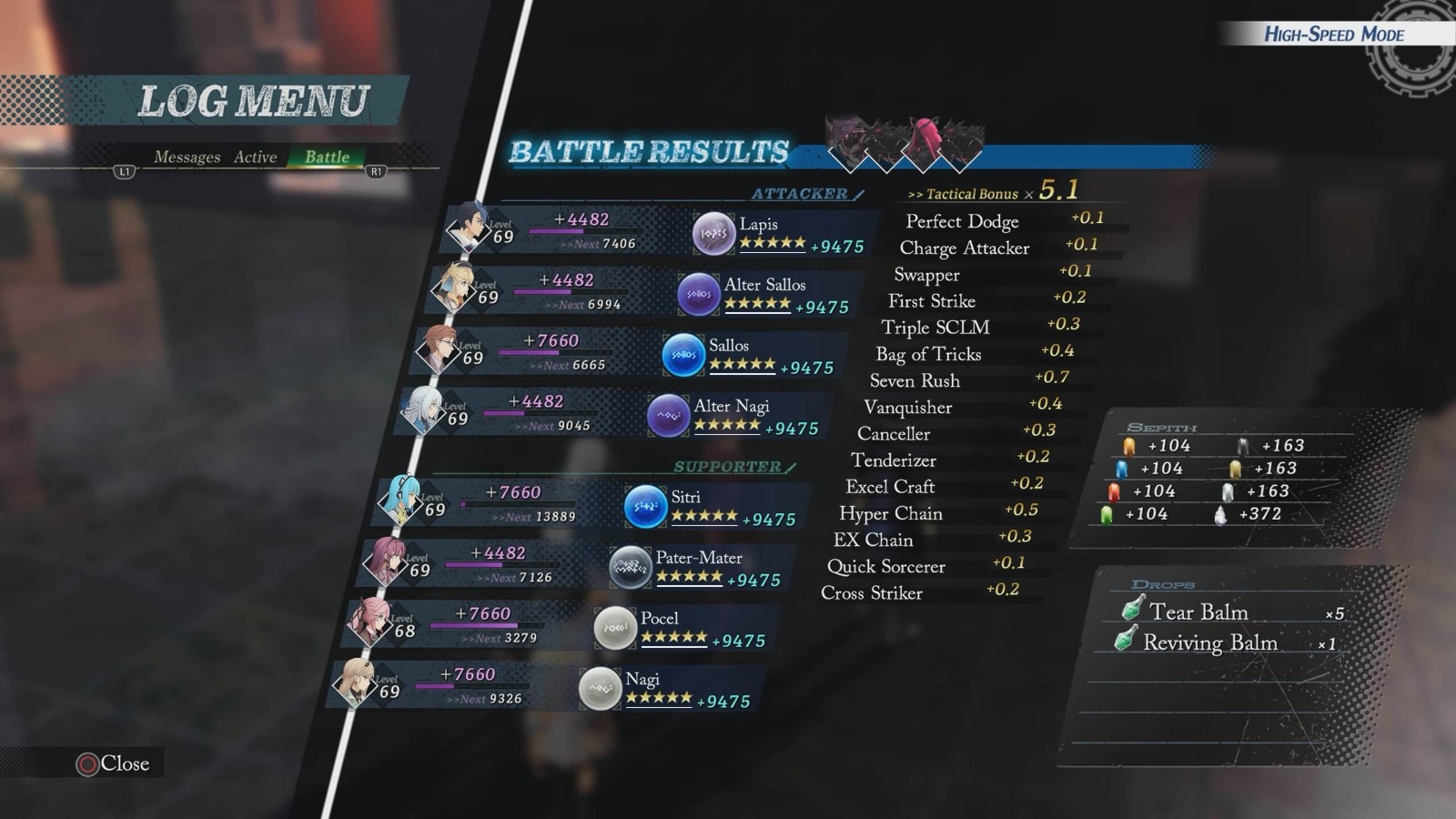
Task: Switch to the Messages tab
Action: [188, 157]
